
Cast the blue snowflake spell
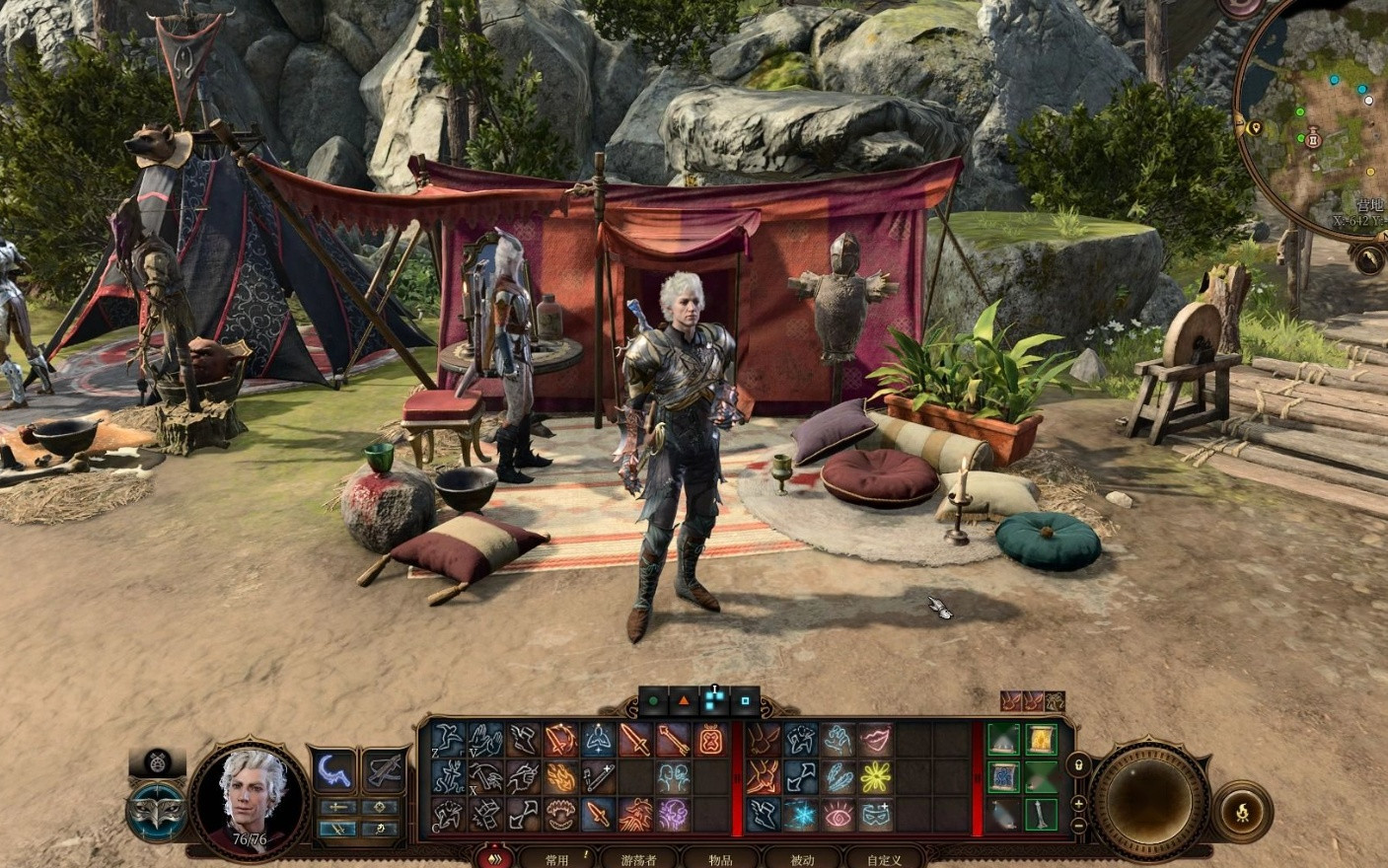click(x=800, y=815)
